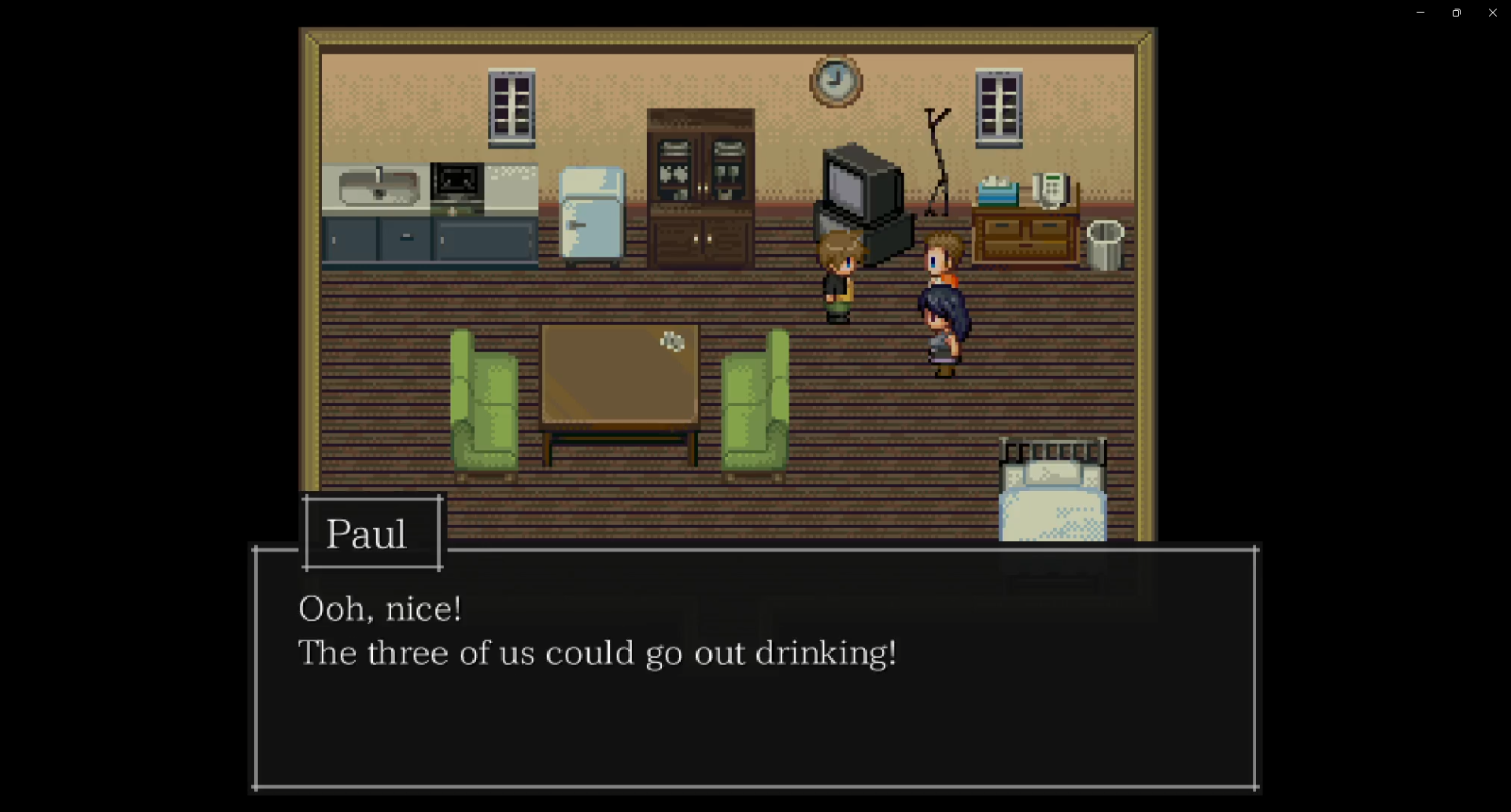Close the game window
The width and height of the screenshot is (1511, 812).
click(1493, 13)
